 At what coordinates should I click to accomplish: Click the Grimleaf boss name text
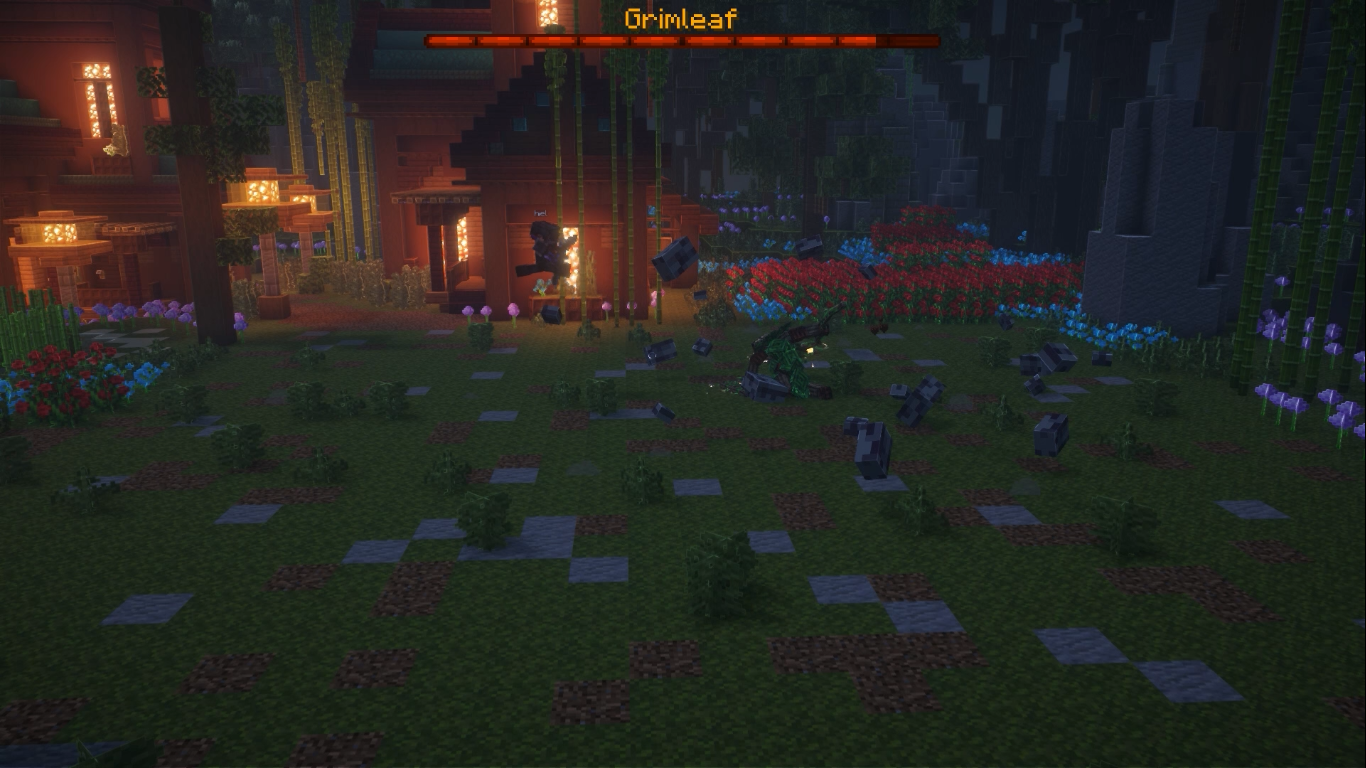(681, 17)
